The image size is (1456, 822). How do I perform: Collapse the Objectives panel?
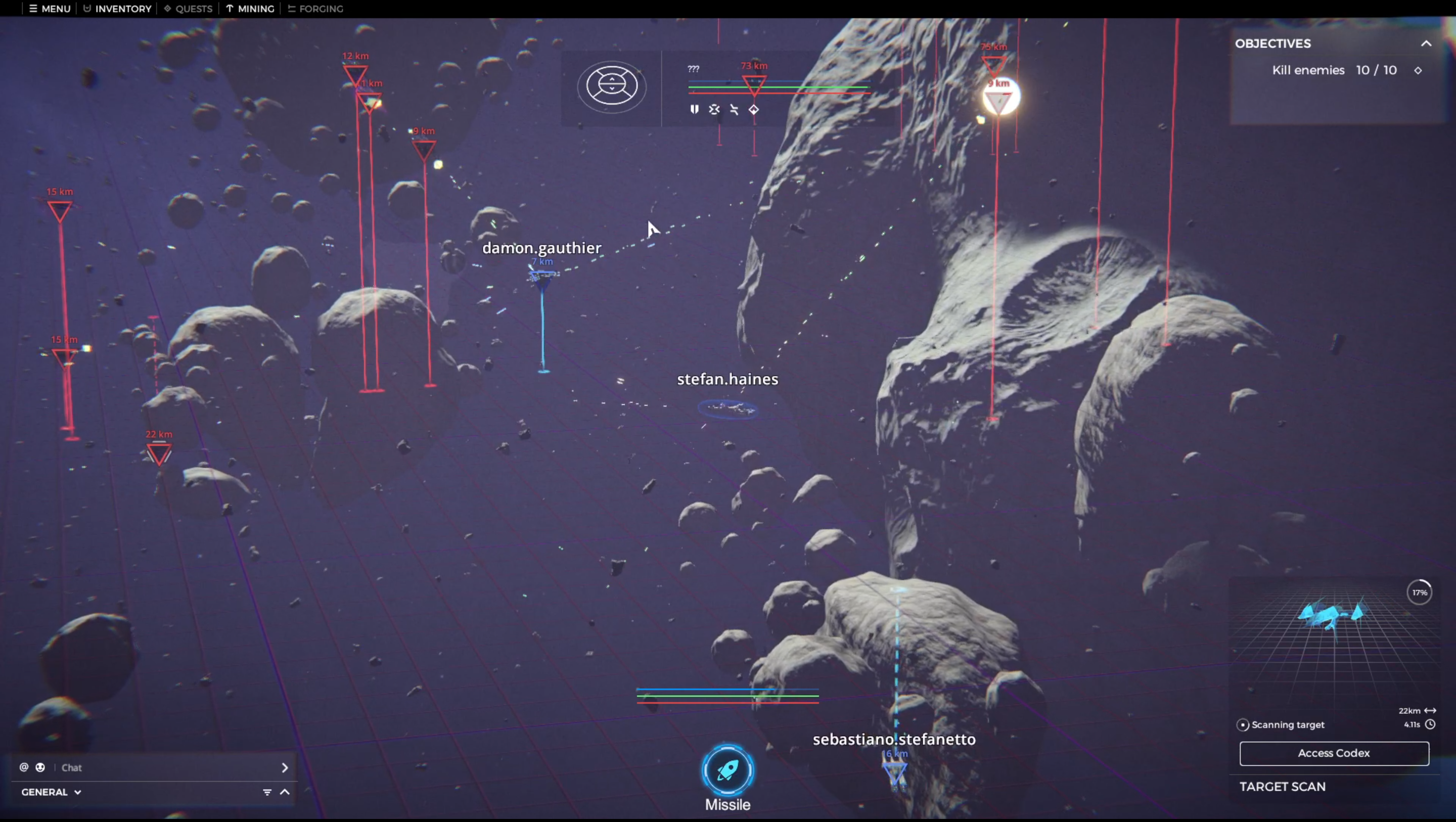(x=1426, y=43)
